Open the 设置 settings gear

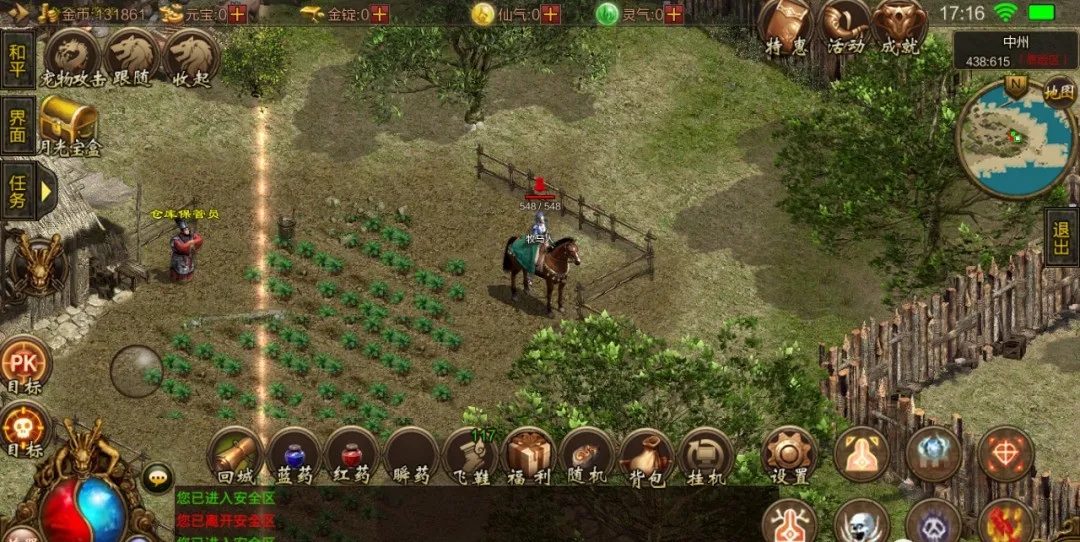click(789, 457)
